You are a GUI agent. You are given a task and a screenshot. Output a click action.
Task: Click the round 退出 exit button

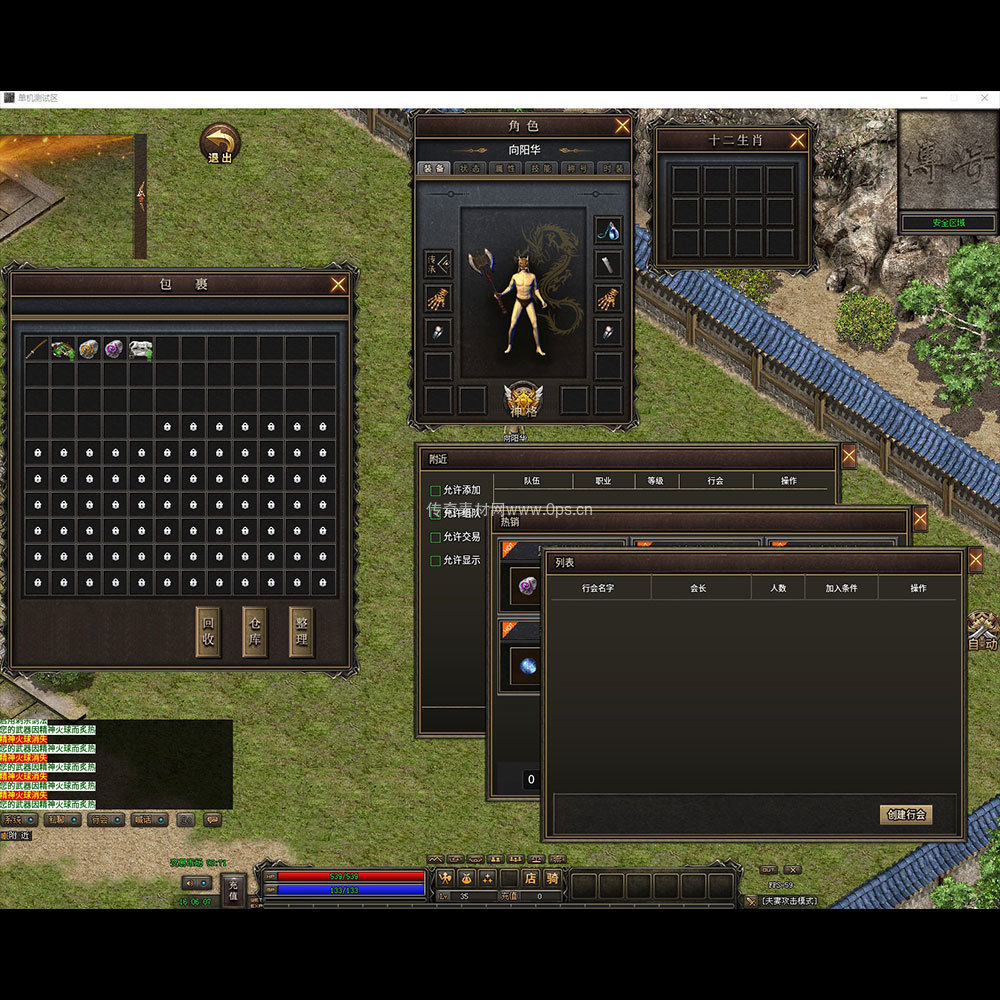tap(220, 144)
